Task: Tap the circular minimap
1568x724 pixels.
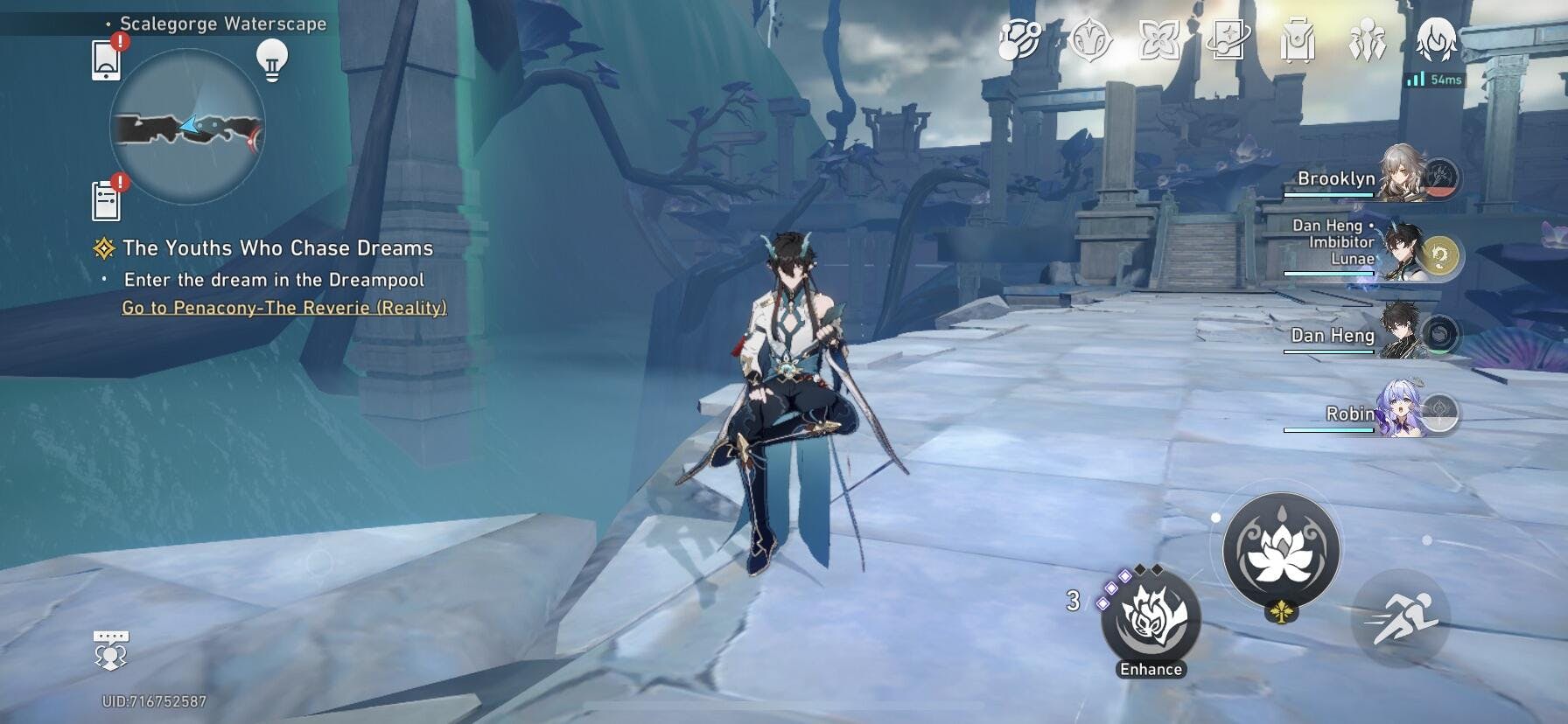Action: tap(187, 128)
